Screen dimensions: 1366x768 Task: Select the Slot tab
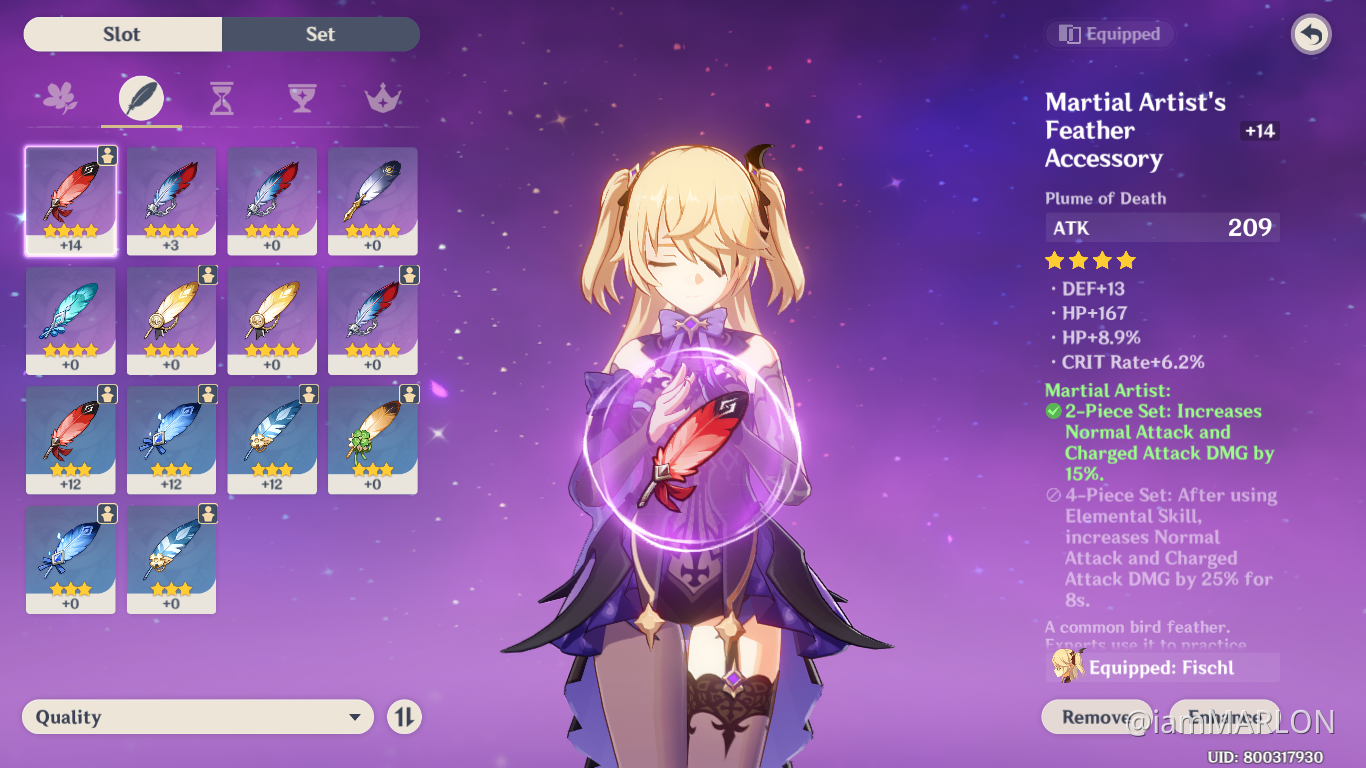point(122,34)
